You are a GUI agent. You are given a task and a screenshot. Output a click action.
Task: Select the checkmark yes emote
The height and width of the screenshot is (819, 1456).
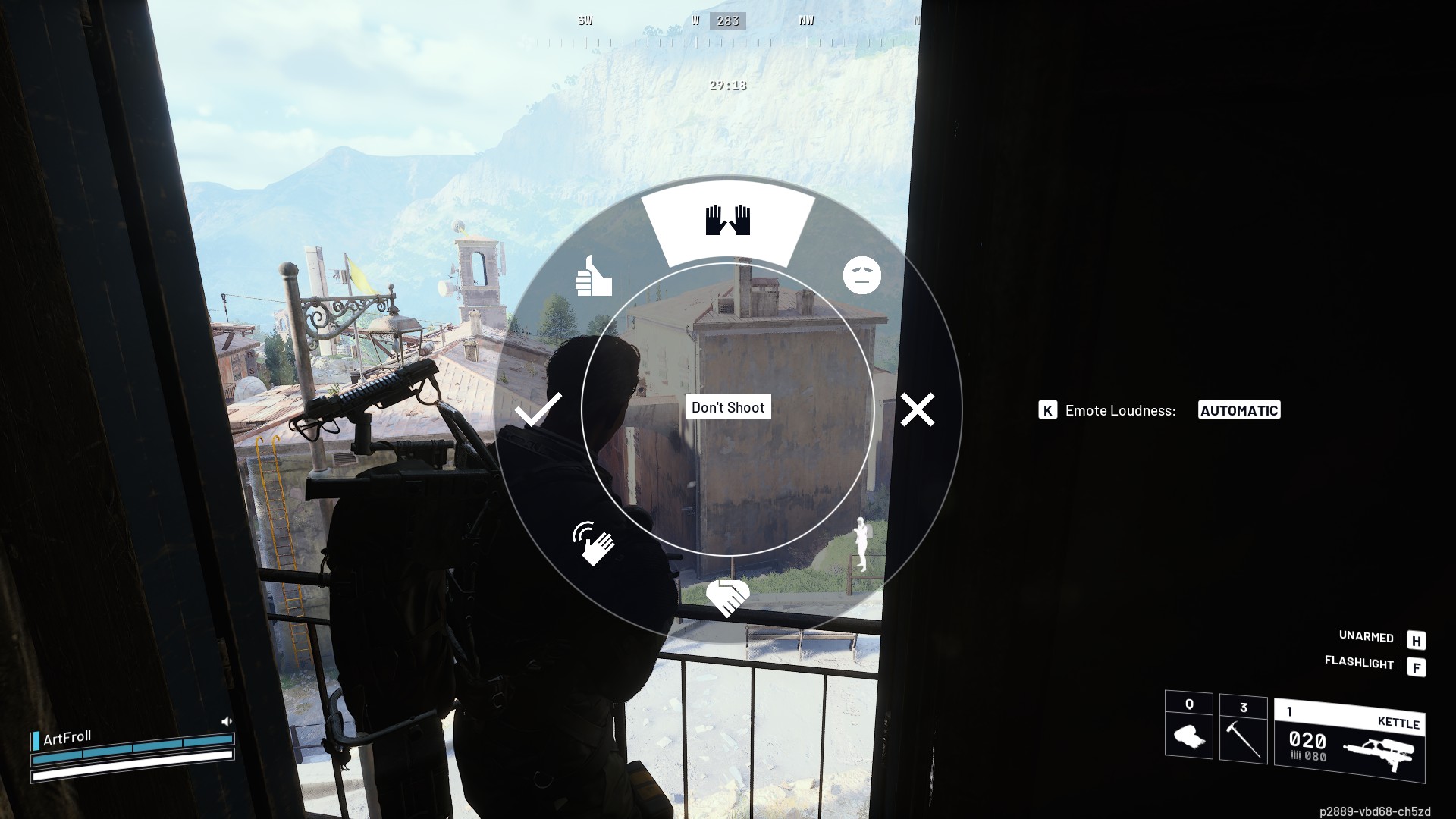(x=538, y=410)
